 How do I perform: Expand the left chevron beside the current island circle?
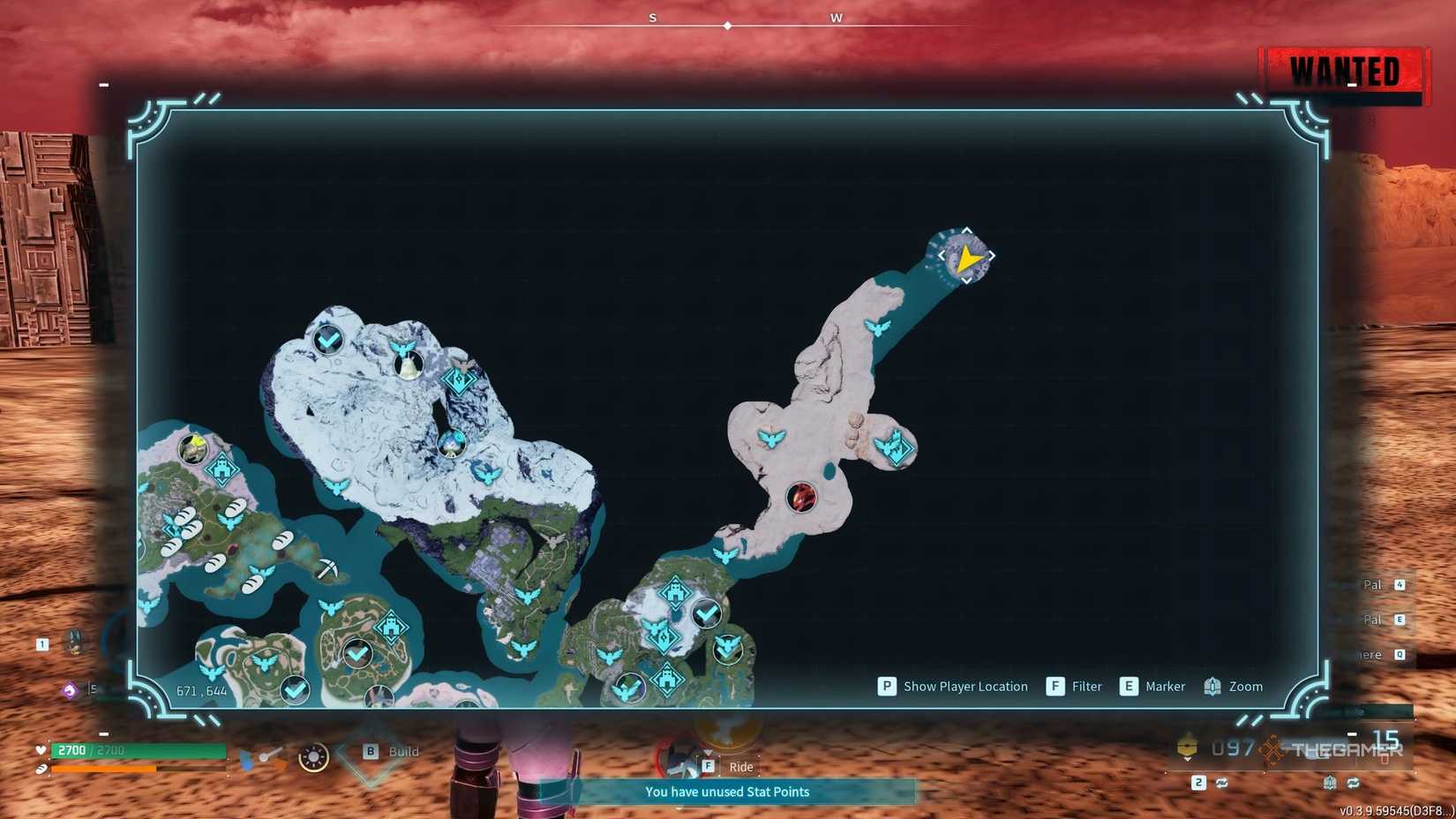point(942,256)
